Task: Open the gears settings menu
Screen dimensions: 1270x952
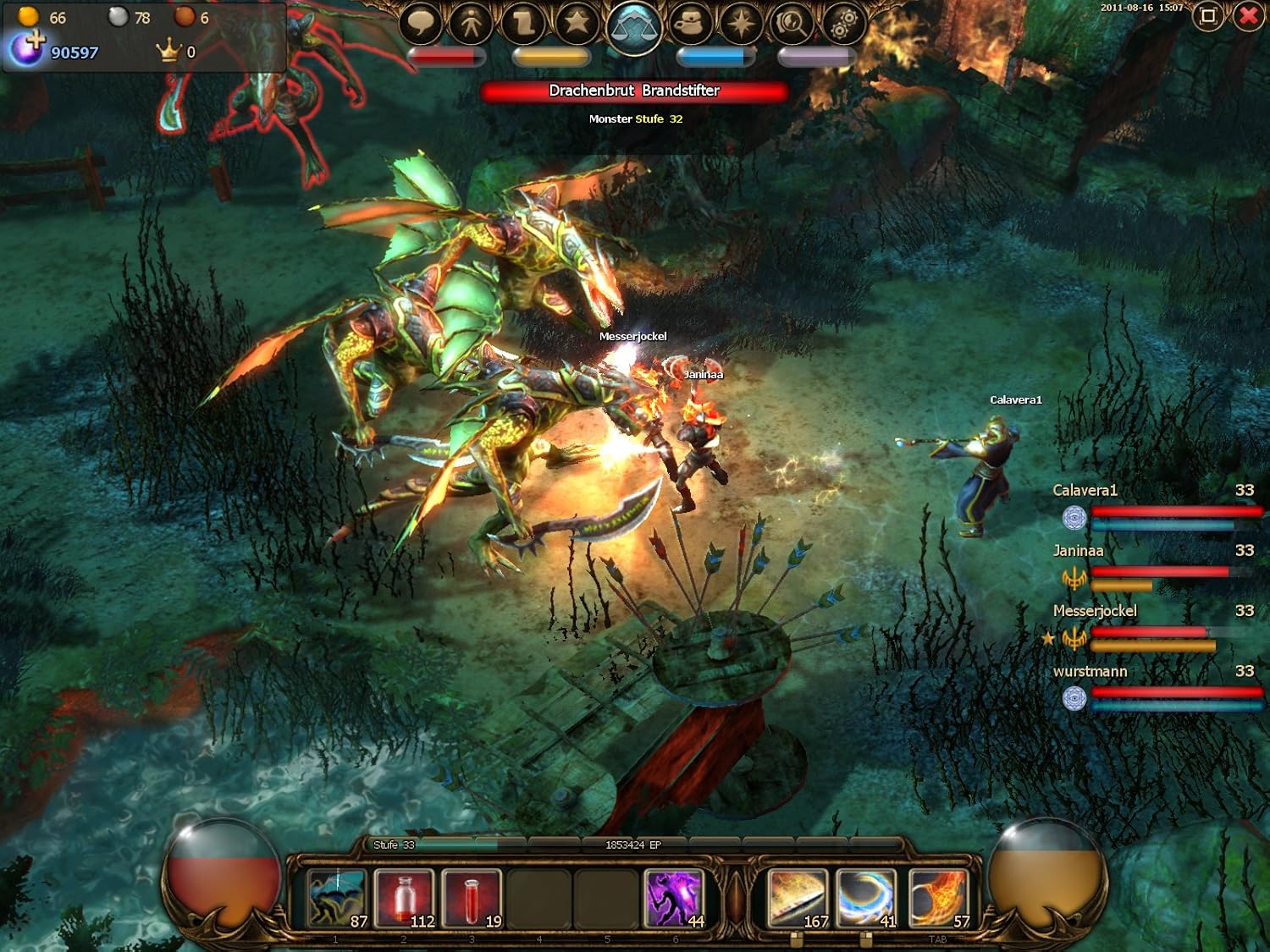Action: pos(842,23)
